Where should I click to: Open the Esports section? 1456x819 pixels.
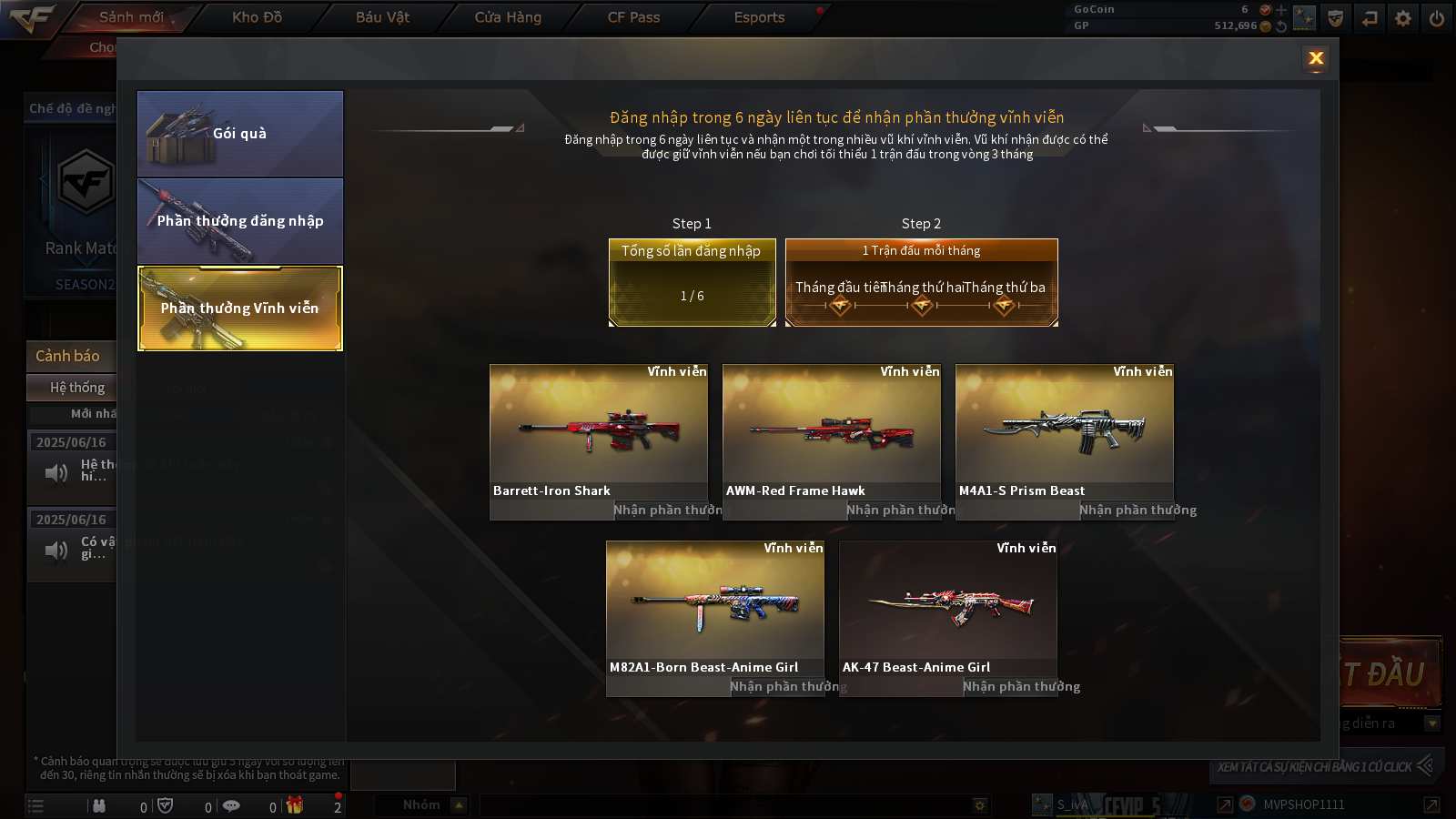(x=759, y=17)
